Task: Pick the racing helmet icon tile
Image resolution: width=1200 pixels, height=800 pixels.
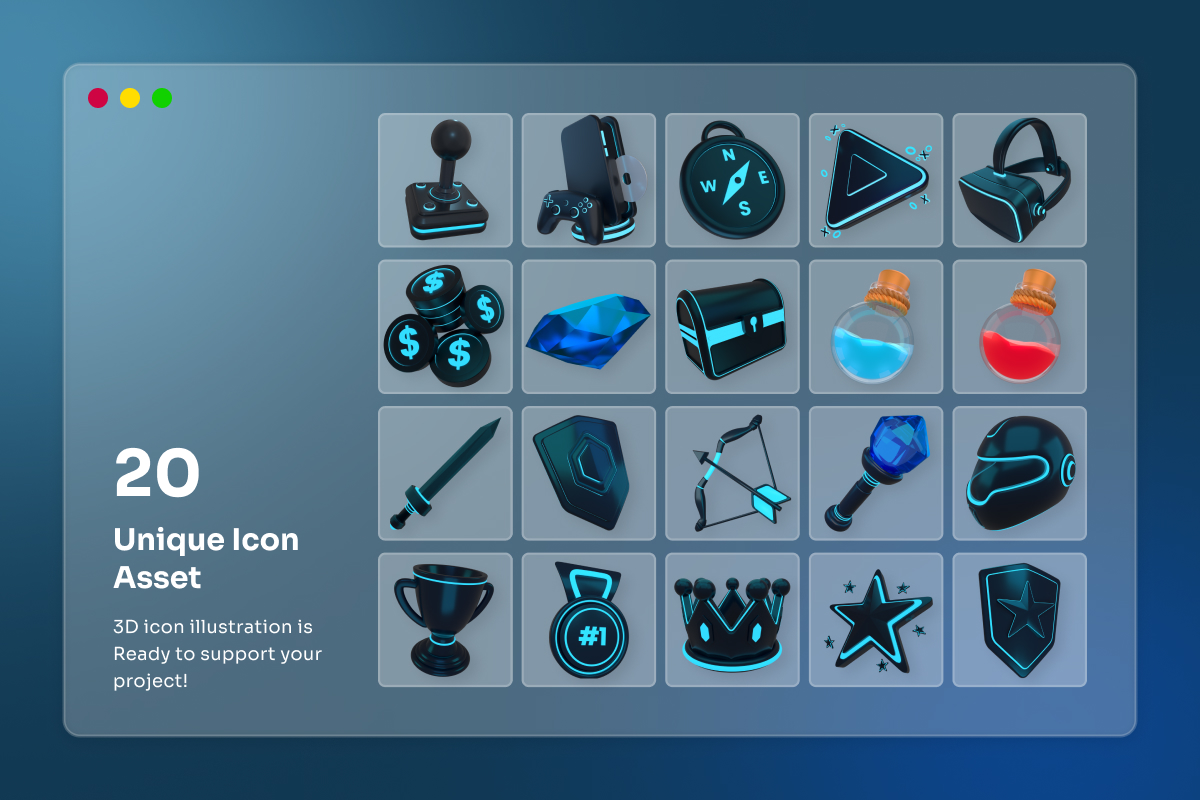Action: pos(1019,473)
